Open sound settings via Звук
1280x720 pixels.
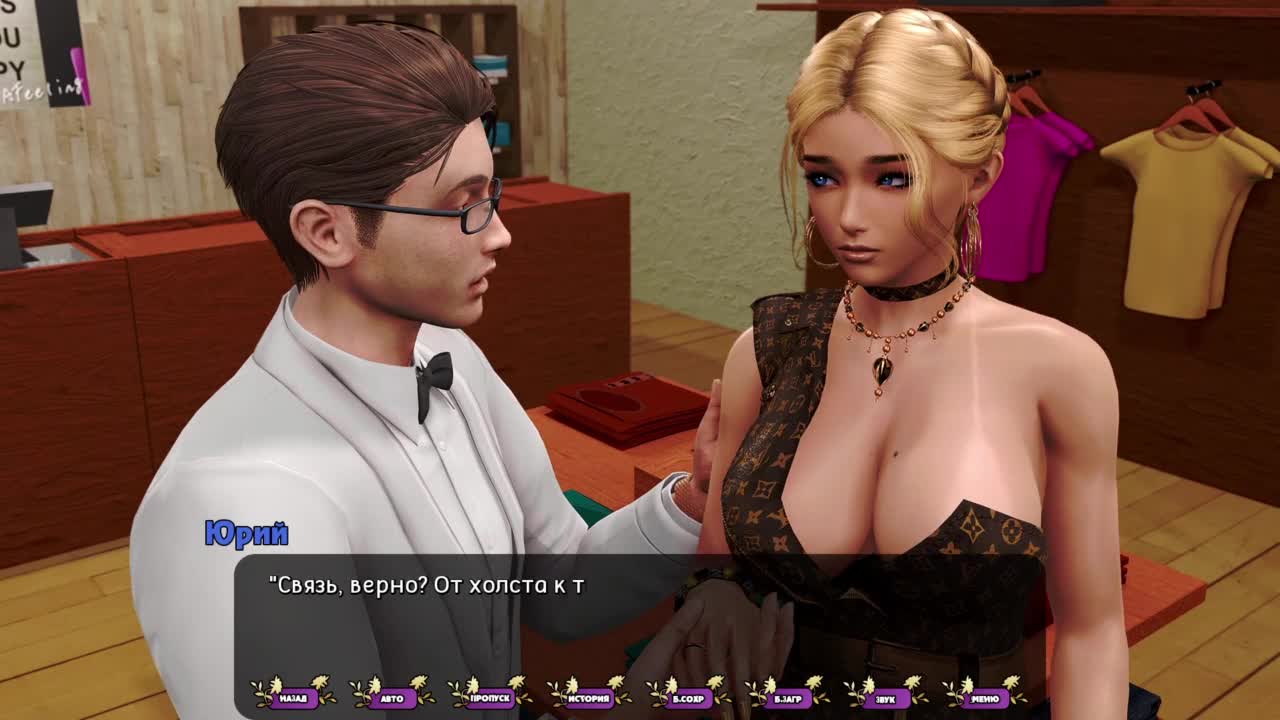(885, 697)
